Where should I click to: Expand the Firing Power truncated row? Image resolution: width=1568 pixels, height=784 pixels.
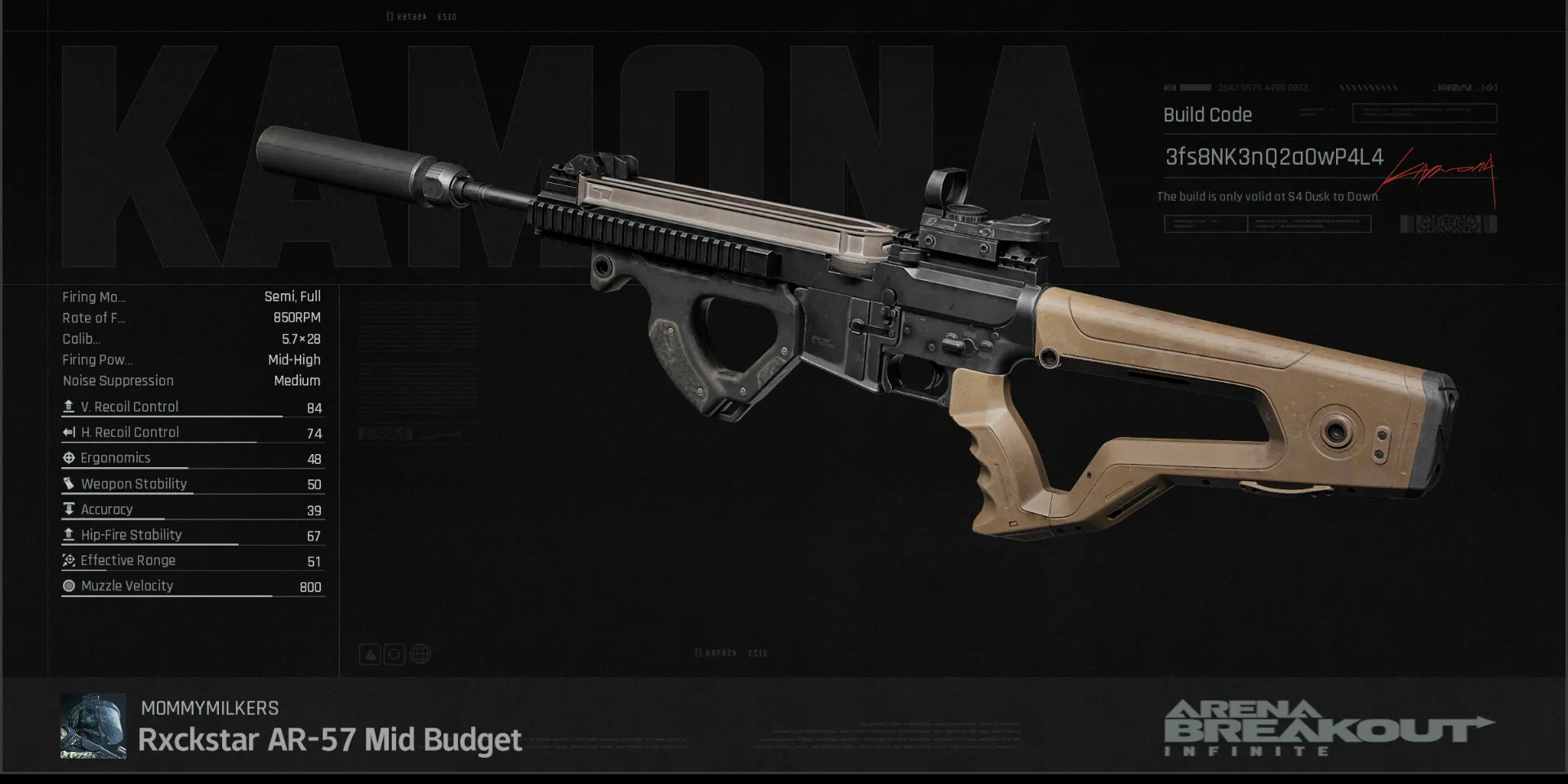(x=96, y=359)
